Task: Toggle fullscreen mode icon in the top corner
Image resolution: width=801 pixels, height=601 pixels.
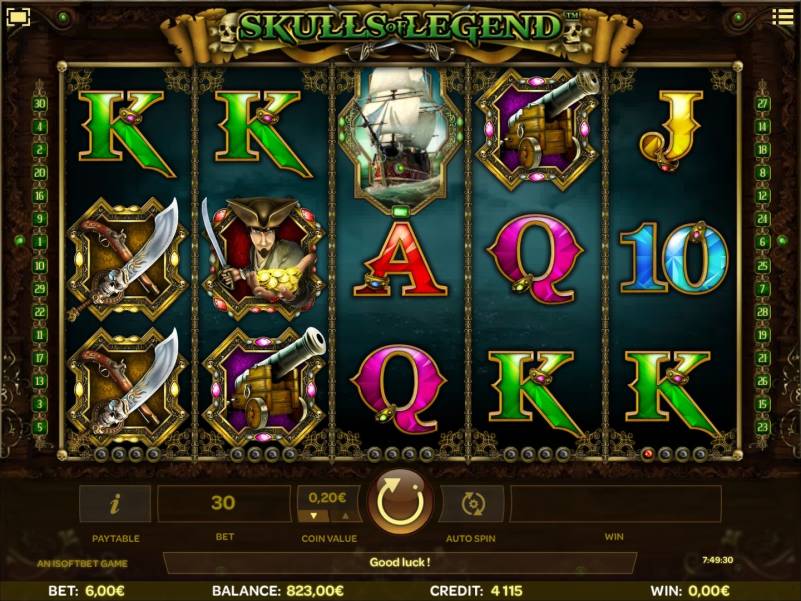Action: 19,16
